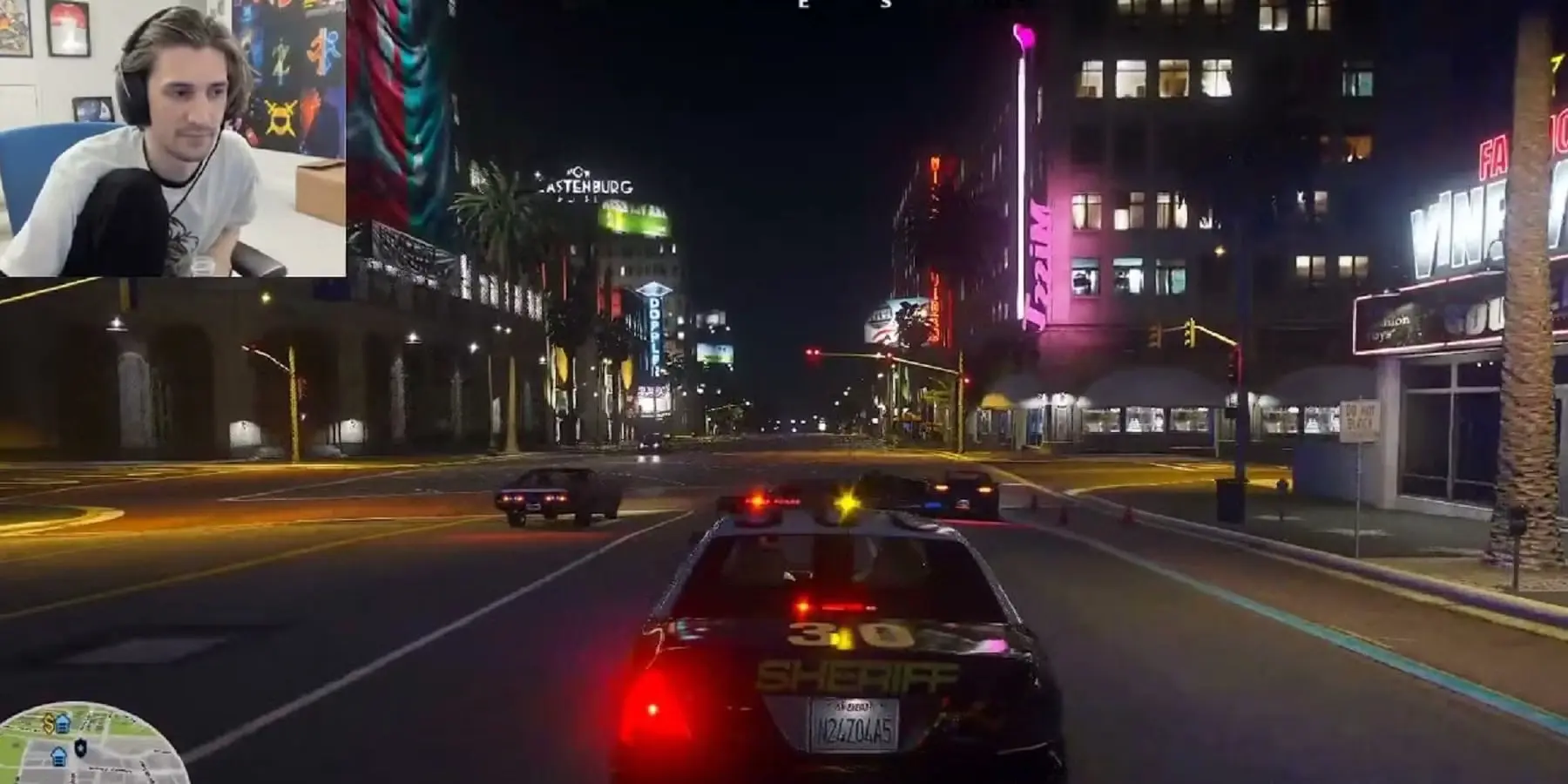1568x784 pixels.
Task: Click the sheriff badge blip on the minimap
Action: [80, 747]
